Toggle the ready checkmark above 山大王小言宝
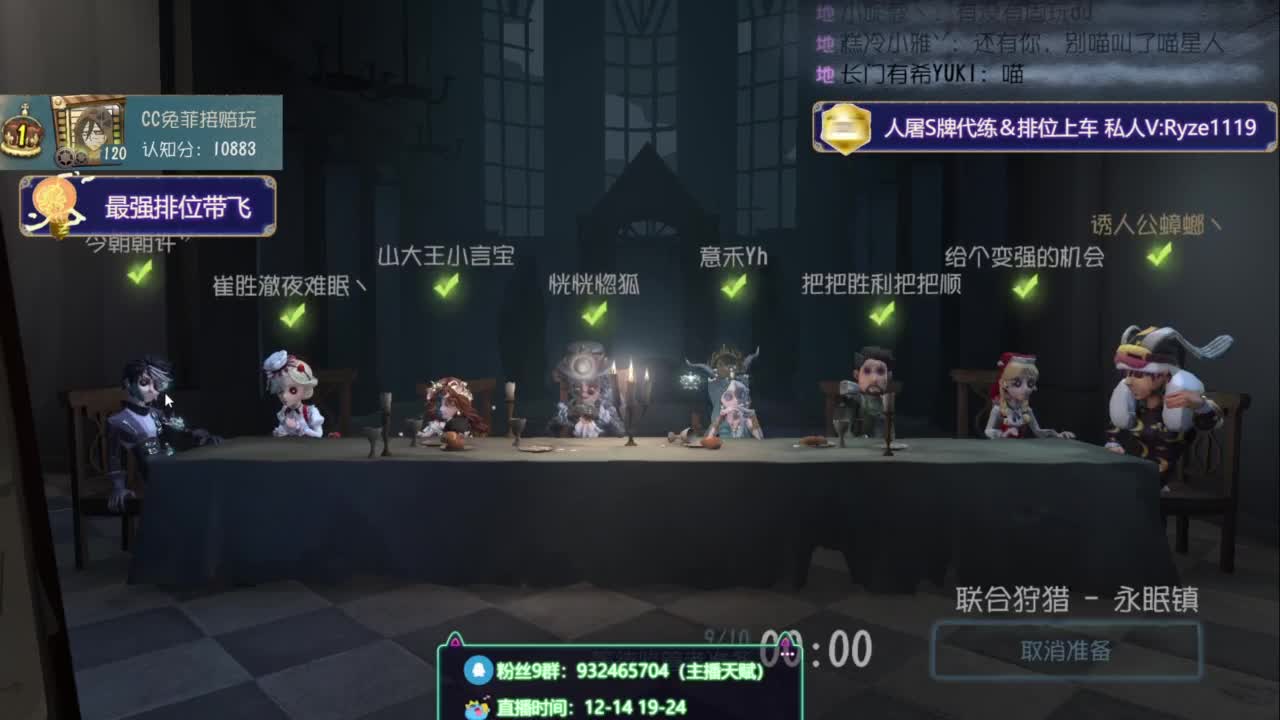This screenshot has width=1280, height=720. [x=448, y=289]
